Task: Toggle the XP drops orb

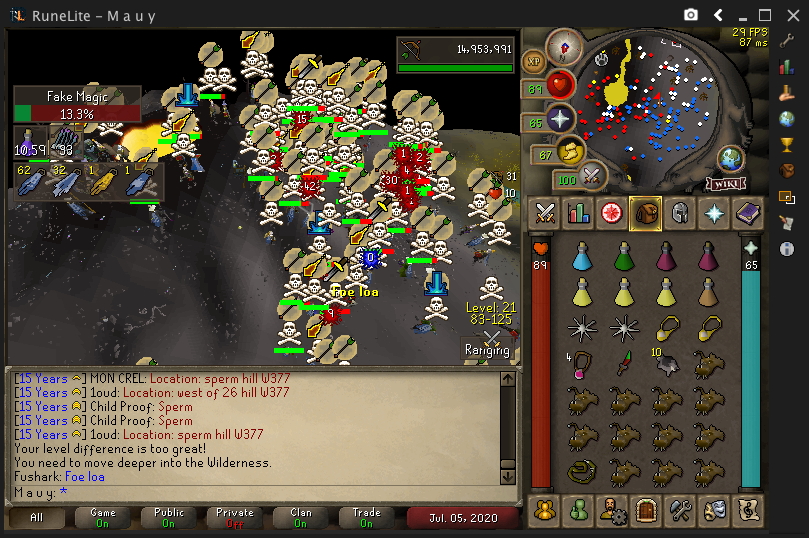Action: point(535,61)
